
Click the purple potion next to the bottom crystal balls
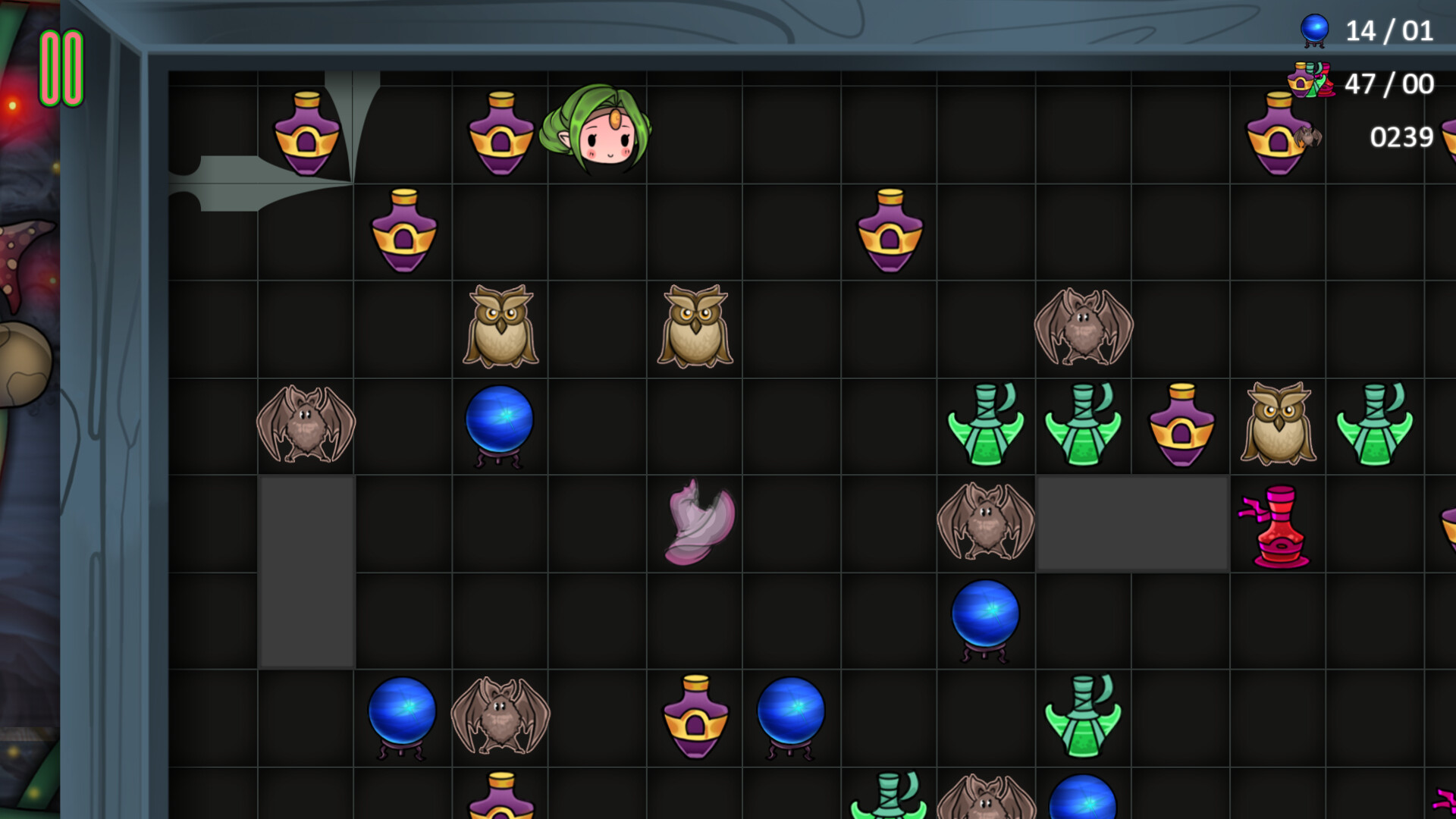698,717
